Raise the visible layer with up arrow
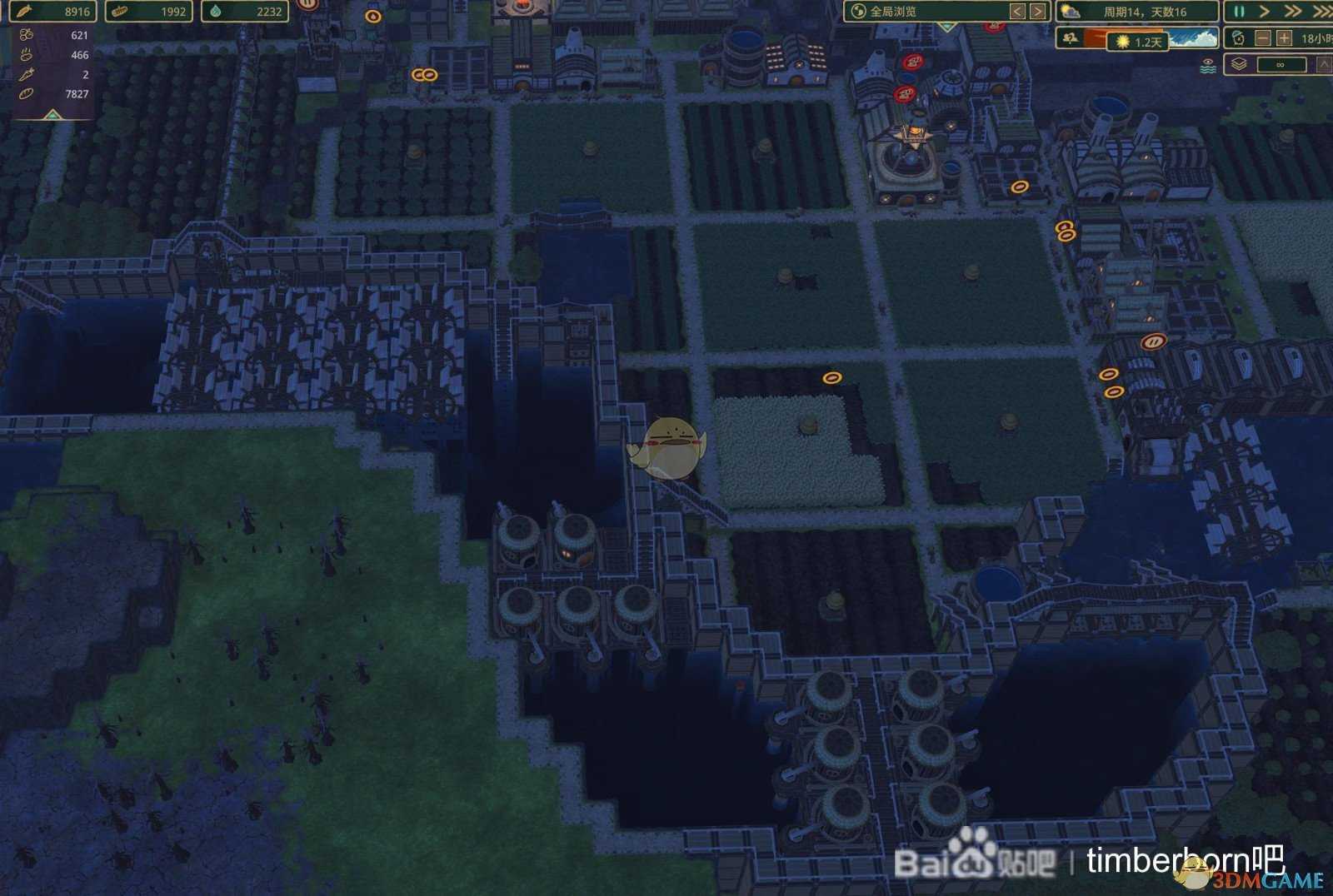Viewport: 1333px width, 896px height. (1323, 64)
